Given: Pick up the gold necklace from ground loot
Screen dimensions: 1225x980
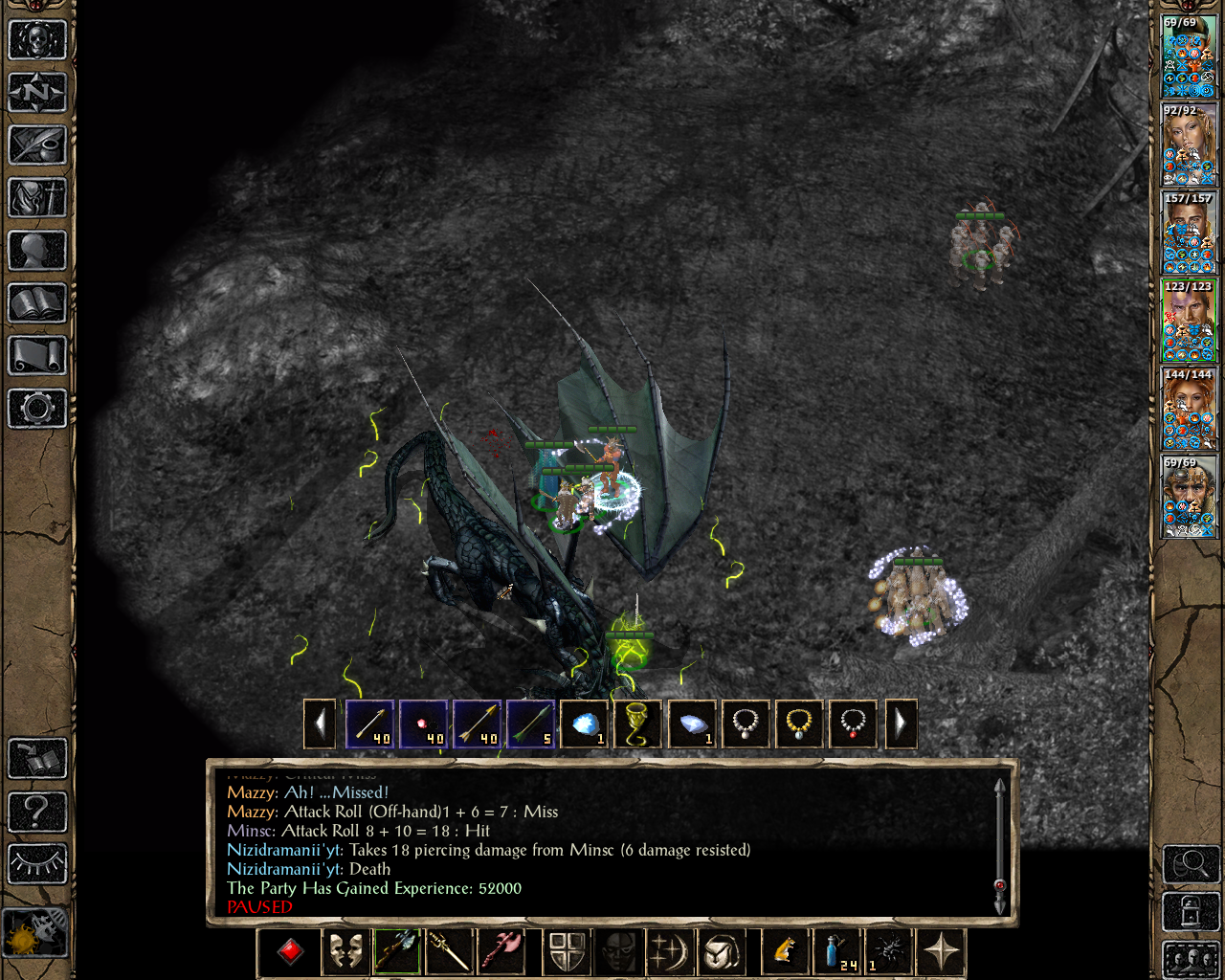Looking at the screenshot, I should pyautogui.click(x=798, y=724).
